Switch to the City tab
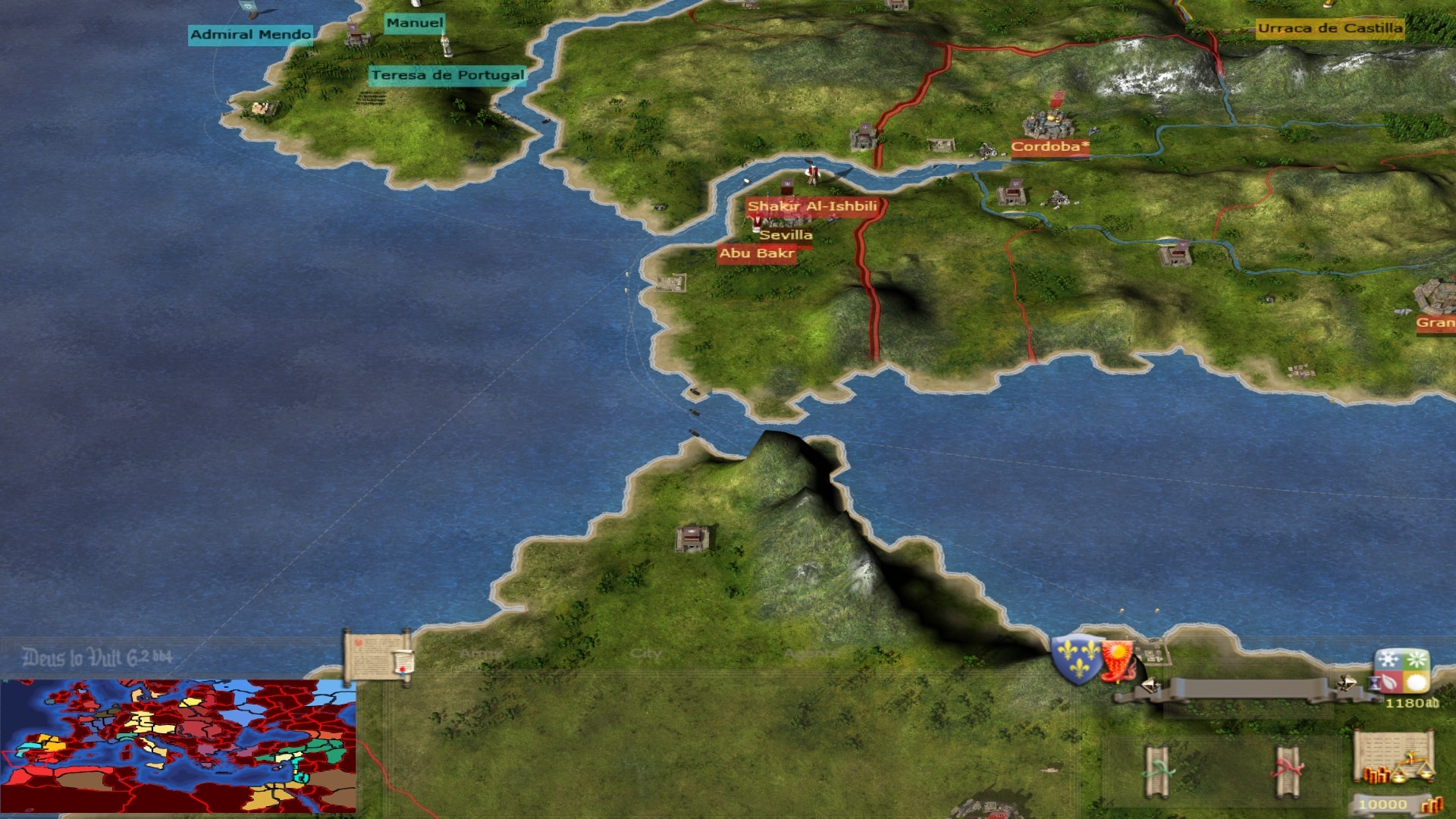The width and height of the screenshot is (1456, 819). [646, 654]
